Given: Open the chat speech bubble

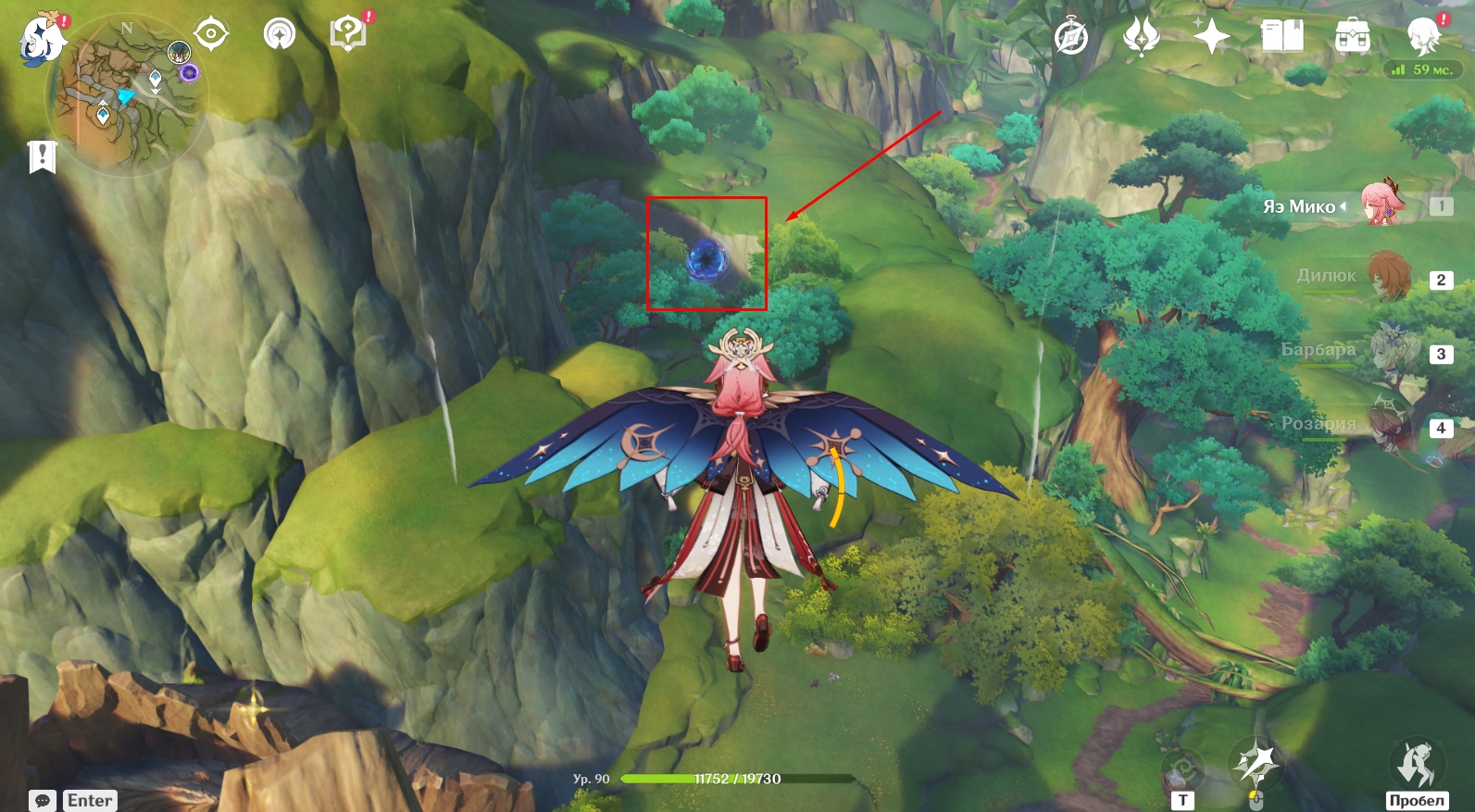Looking at the screenshot, I should (x=43, y=800).
